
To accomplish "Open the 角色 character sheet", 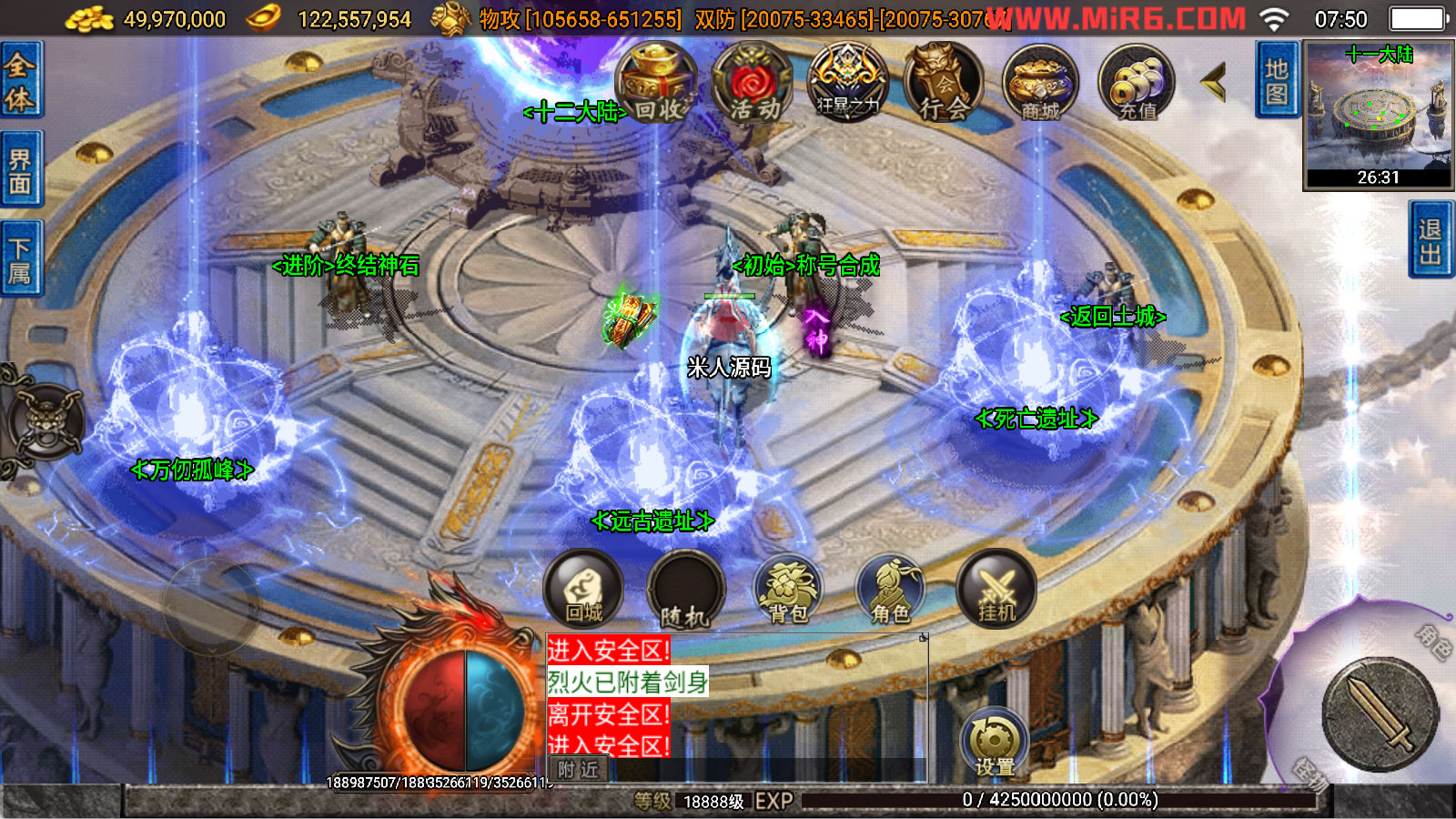I will 890,590.
